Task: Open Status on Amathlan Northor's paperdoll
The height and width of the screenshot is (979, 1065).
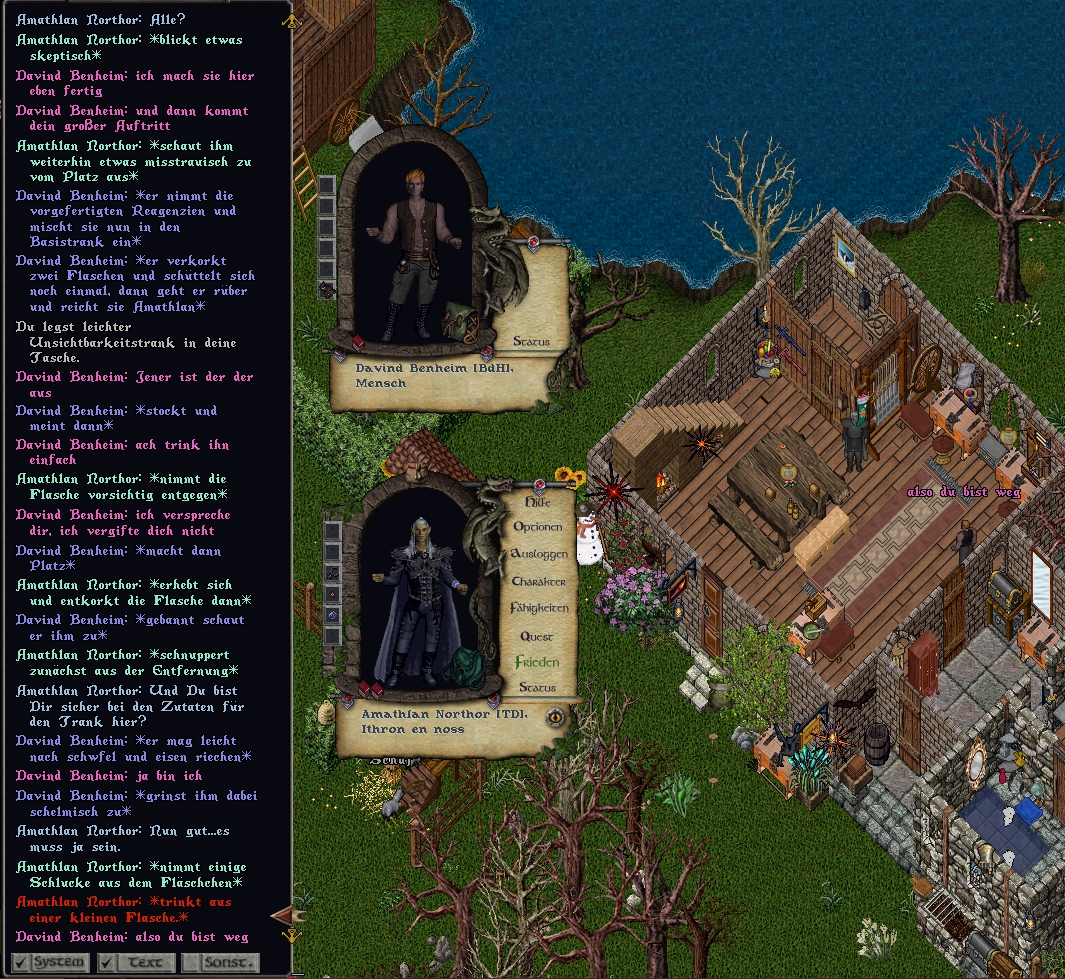Action: point(537,688)
